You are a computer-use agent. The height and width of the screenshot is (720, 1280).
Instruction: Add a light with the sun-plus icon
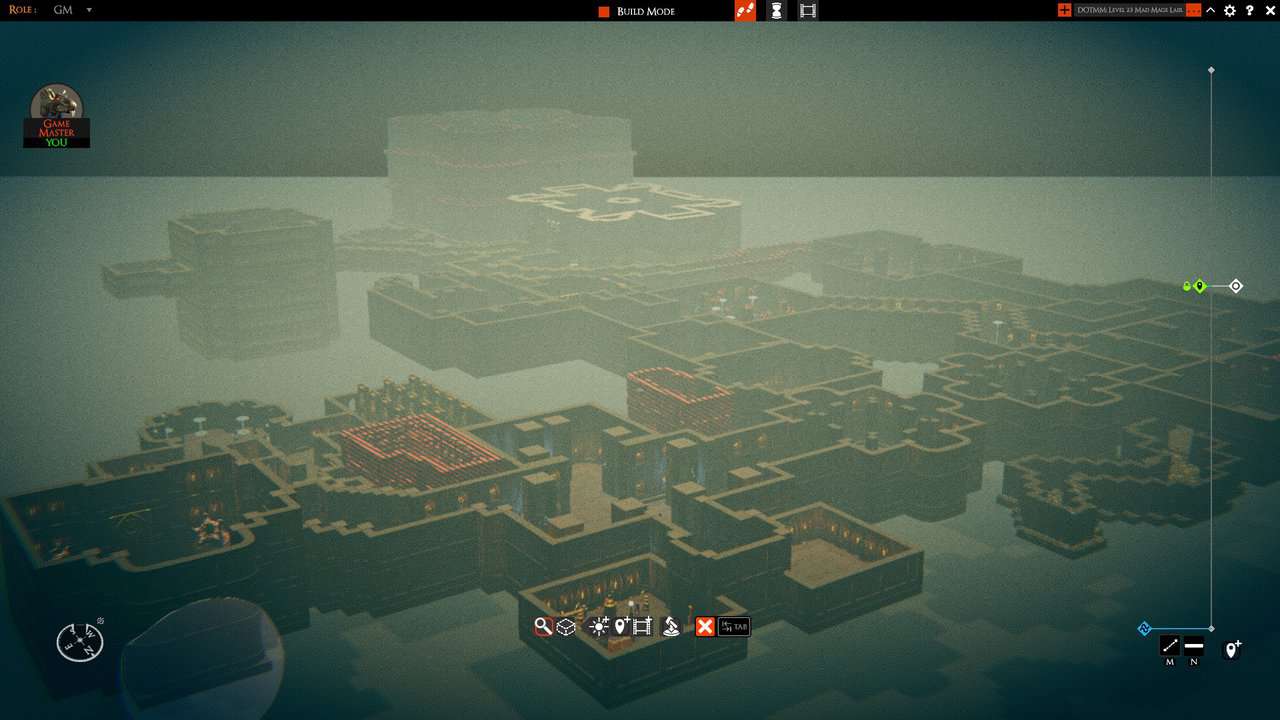click(599, 627)
